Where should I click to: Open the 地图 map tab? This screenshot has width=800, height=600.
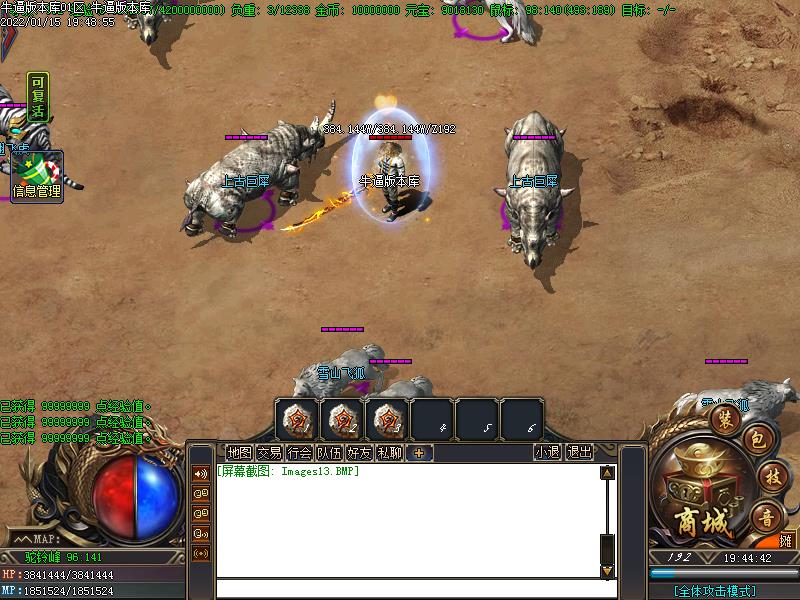tap(239, 452)
